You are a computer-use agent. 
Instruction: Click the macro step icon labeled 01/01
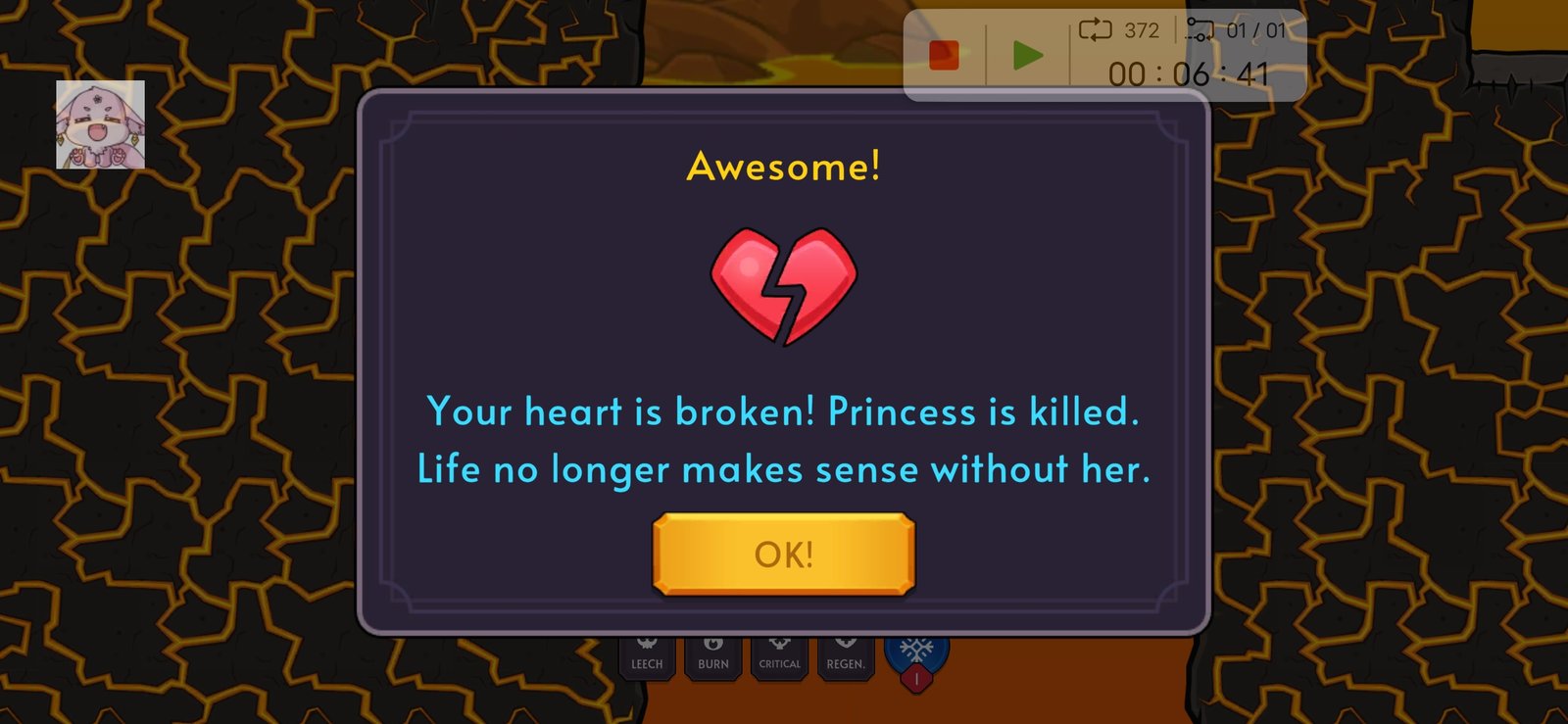coord(1200,29)
